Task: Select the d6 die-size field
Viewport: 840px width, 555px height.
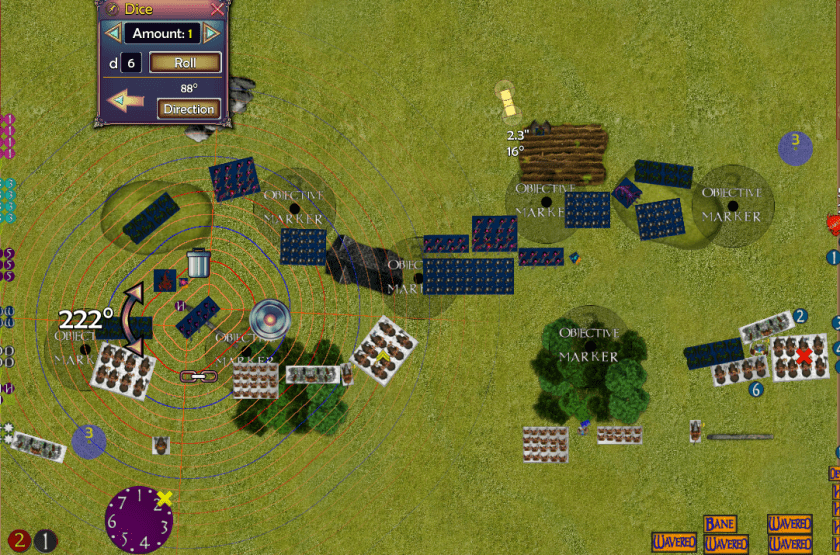Action: tap(131, 63)
